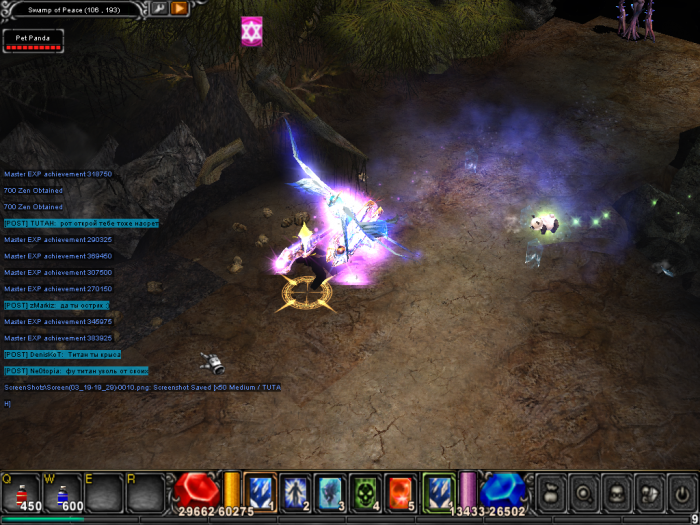
Task: Choose the green skull skill in slot 4
Action: coord(365,490)
